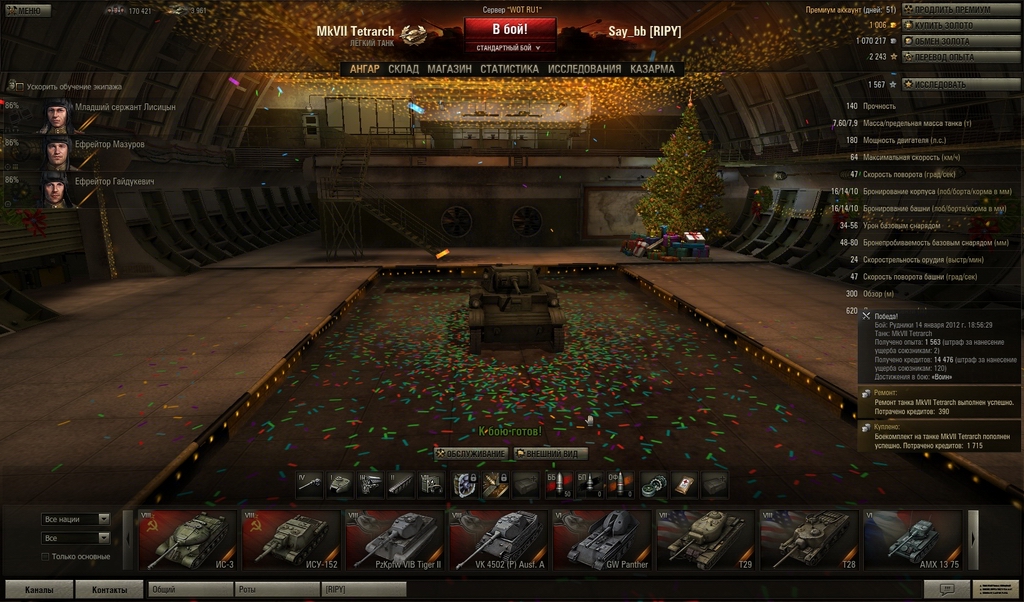Viewport: 1024px width, 602px height.
Task: Open the Магазин tab
Action: click(x=449, y=69)
